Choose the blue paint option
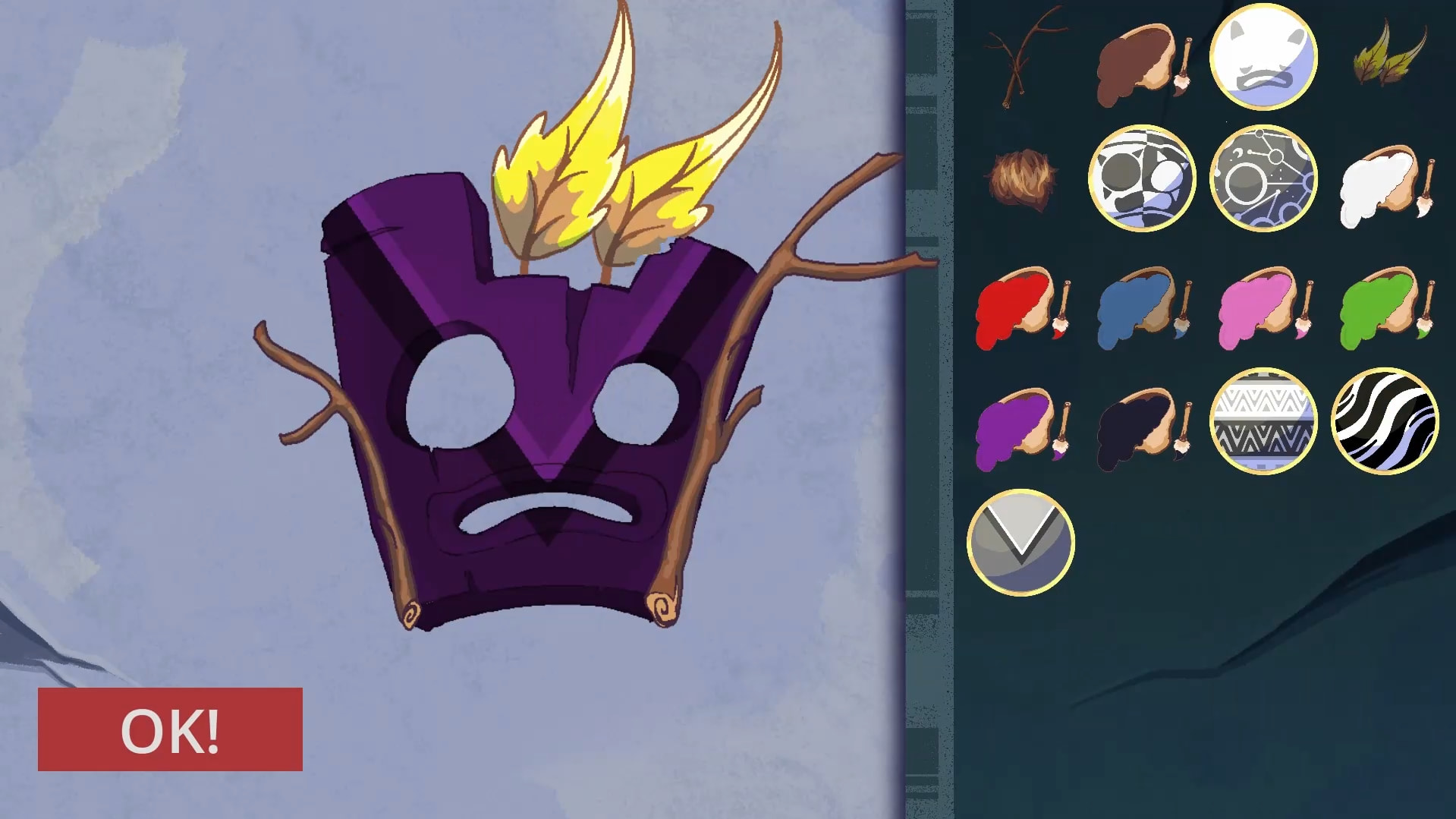The width and height of the screenshot is (1456, 819). [x=1142, y=307]
